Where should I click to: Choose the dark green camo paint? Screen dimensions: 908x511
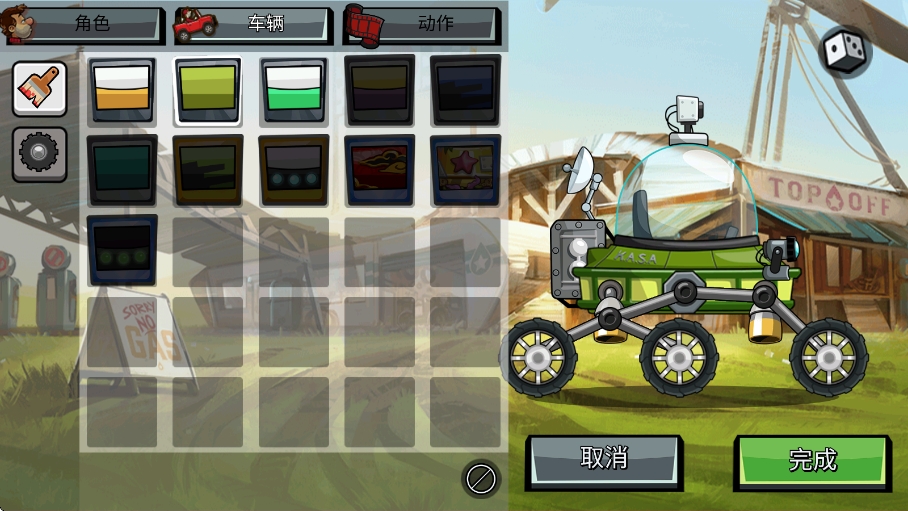pos(208,170)
